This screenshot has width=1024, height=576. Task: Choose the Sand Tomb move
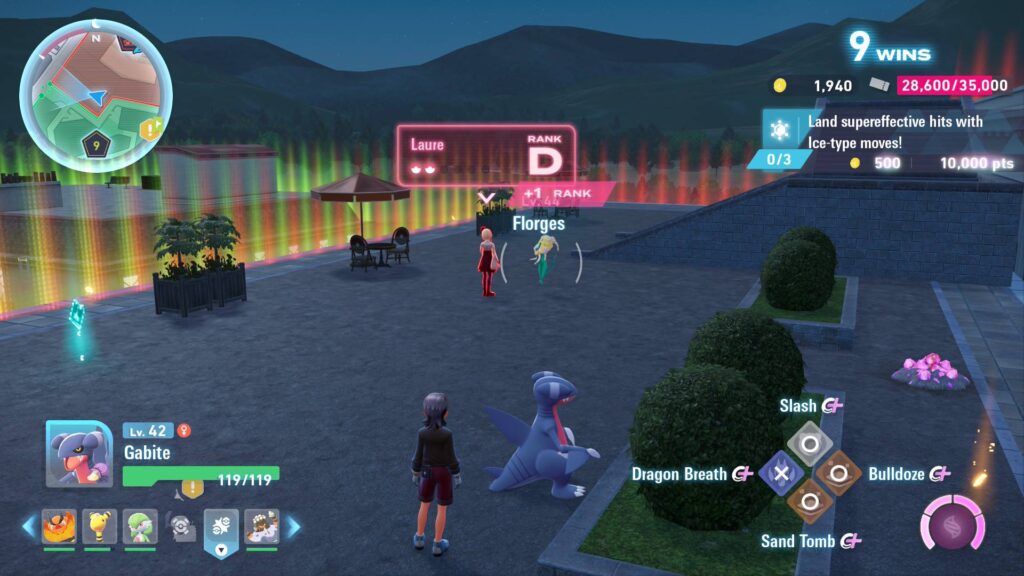coord(809,503)
